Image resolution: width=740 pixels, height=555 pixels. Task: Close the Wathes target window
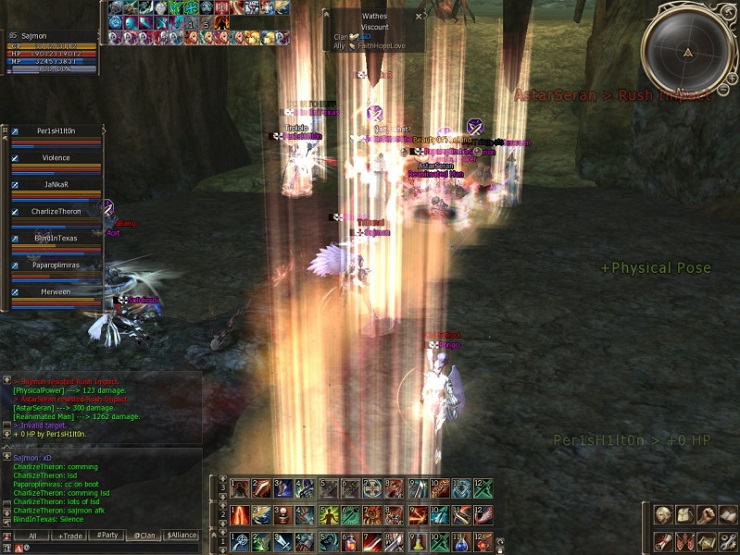point(419,16)
